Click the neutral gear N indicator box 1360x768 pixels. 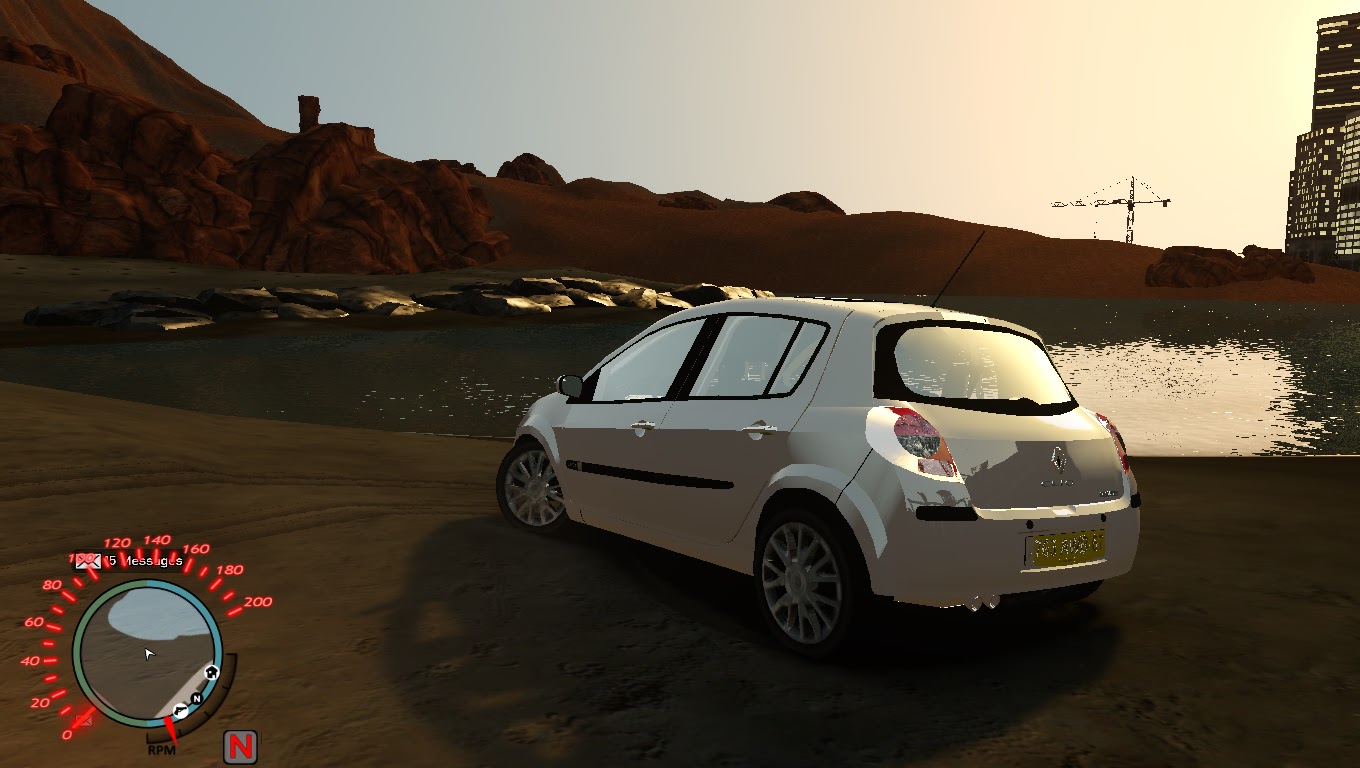[x=242, y=747]
